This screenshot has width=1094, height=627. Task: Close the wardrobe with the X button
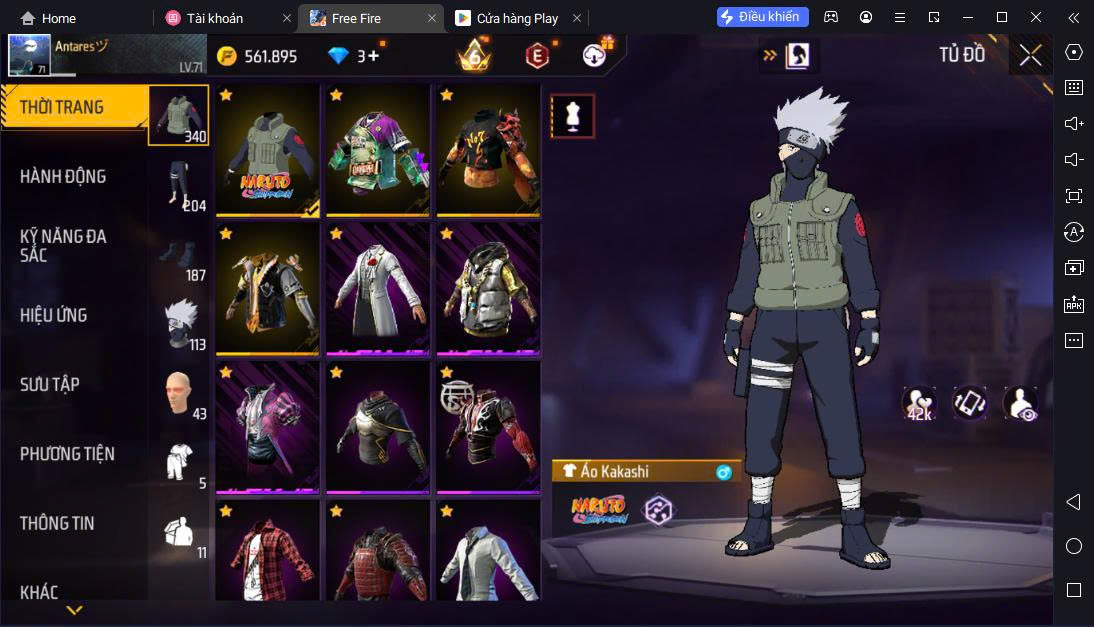[1030, 55]
